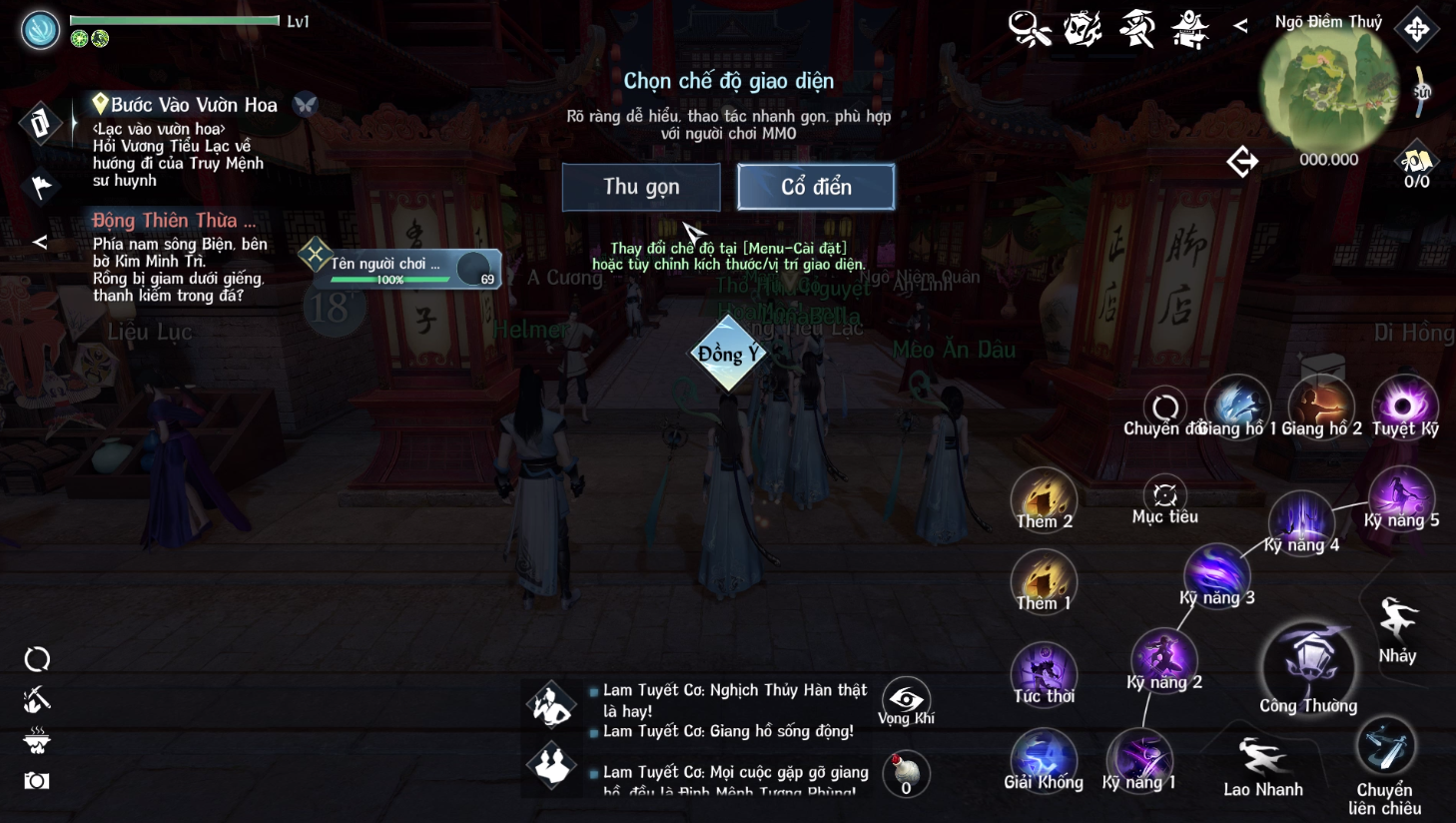The image size is (1456, 823).
Task: Open the Động Thiên Thừa quest entry
Action: tap(174, 221)
